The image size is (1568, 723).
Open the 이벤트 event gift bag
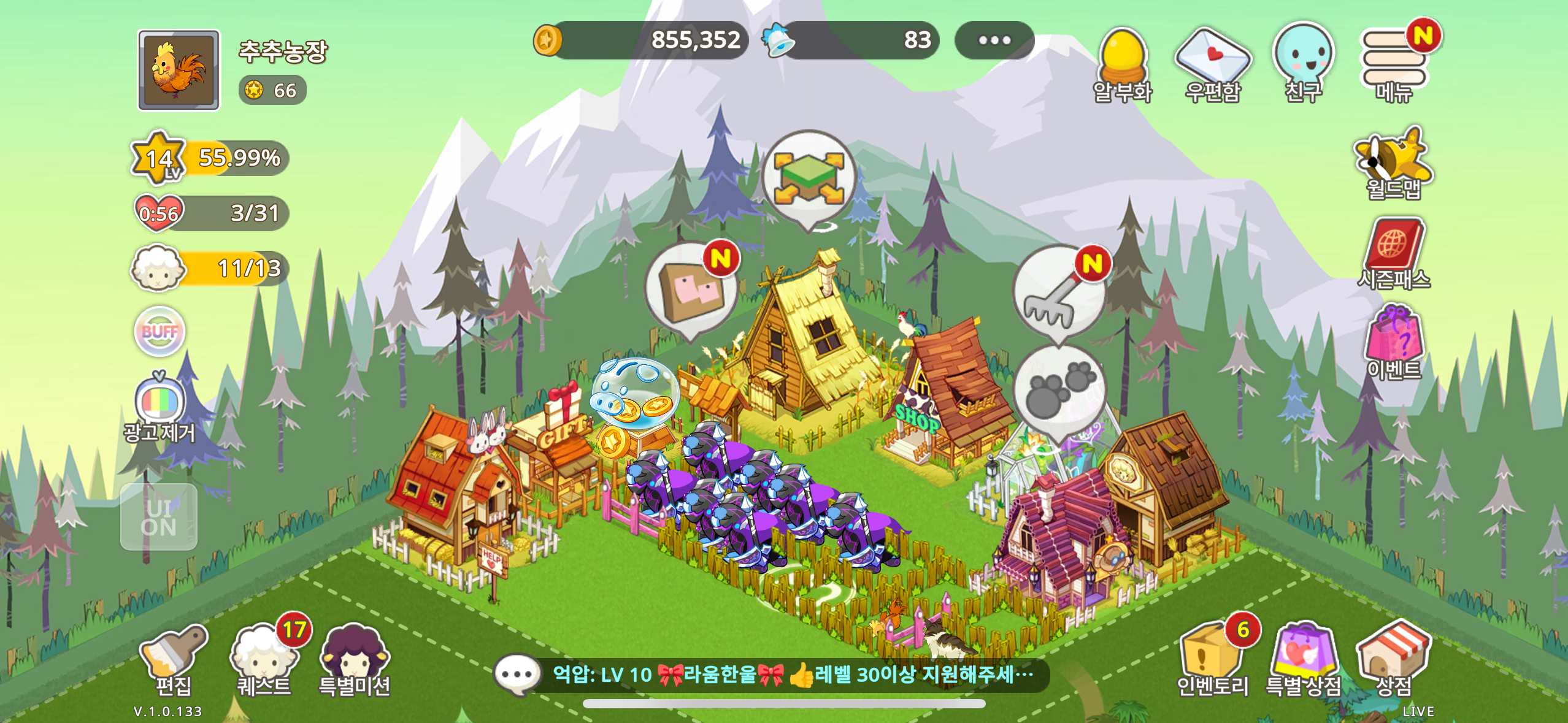1394,342
